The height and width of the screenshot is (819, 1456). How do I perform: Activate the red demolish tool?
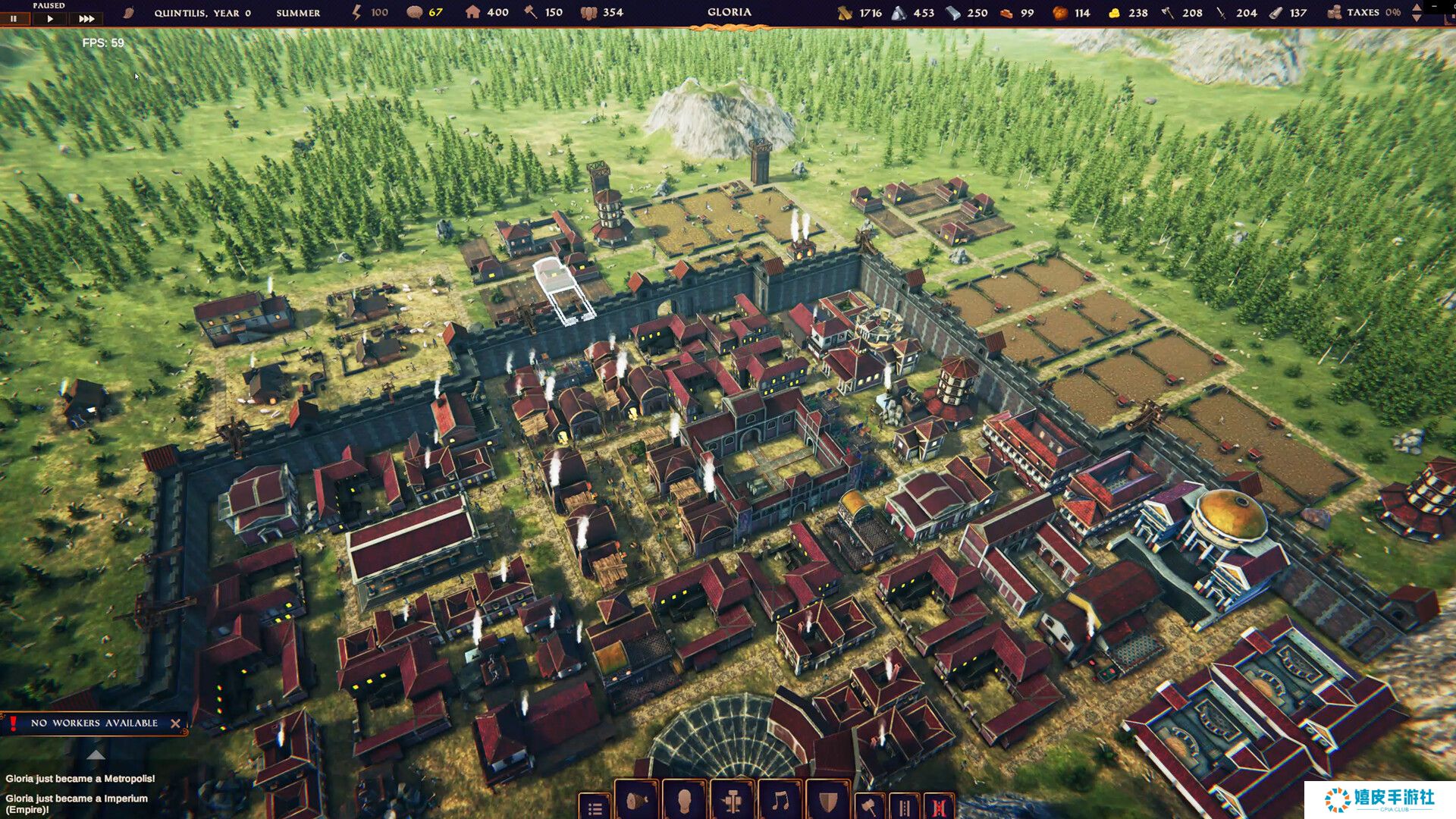pos(939,807)
